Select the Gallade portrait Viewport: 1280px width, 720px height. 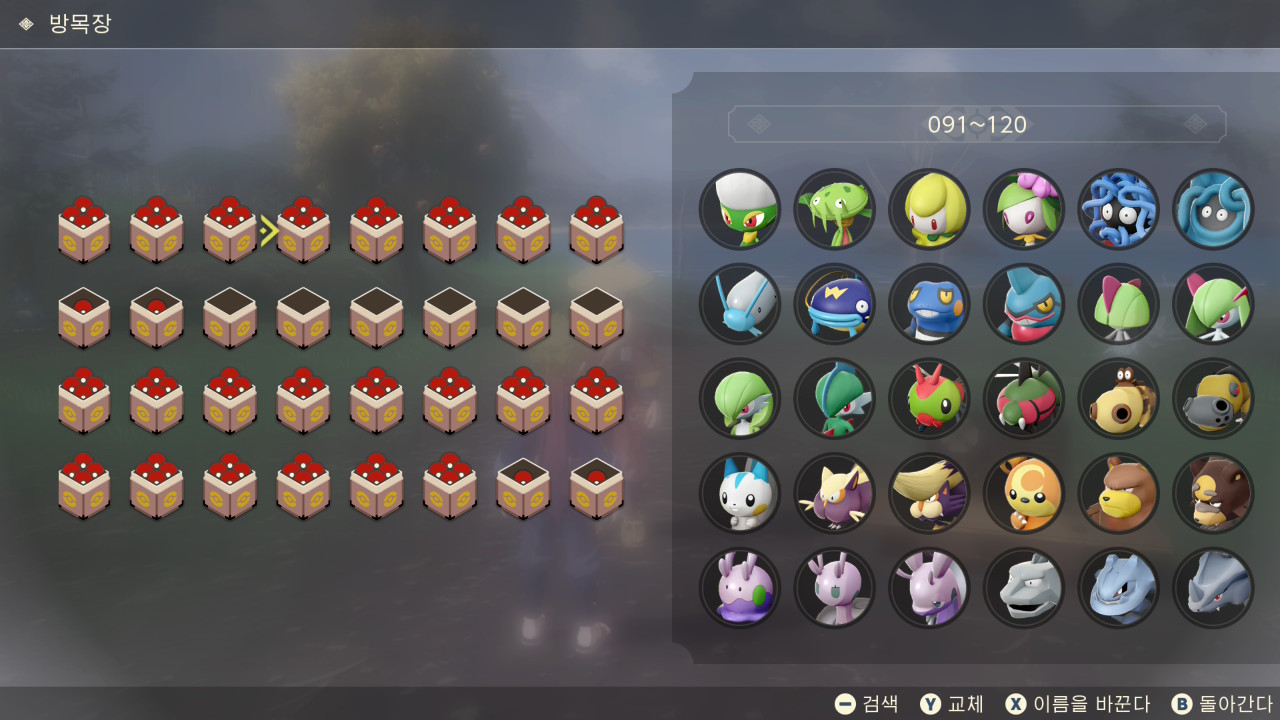834,399
